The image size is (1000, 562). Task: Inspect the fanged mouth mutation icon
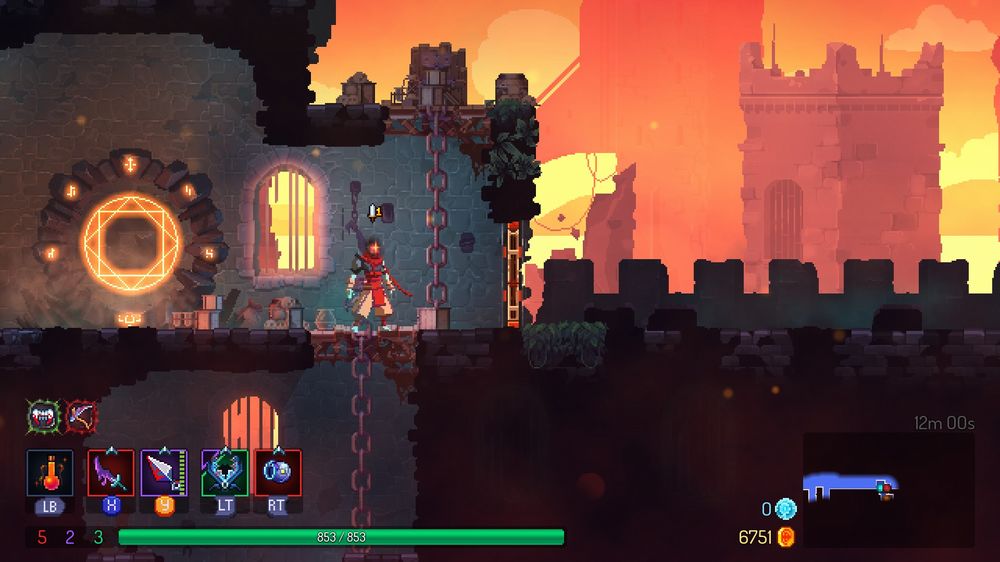[x=44, y=416]
